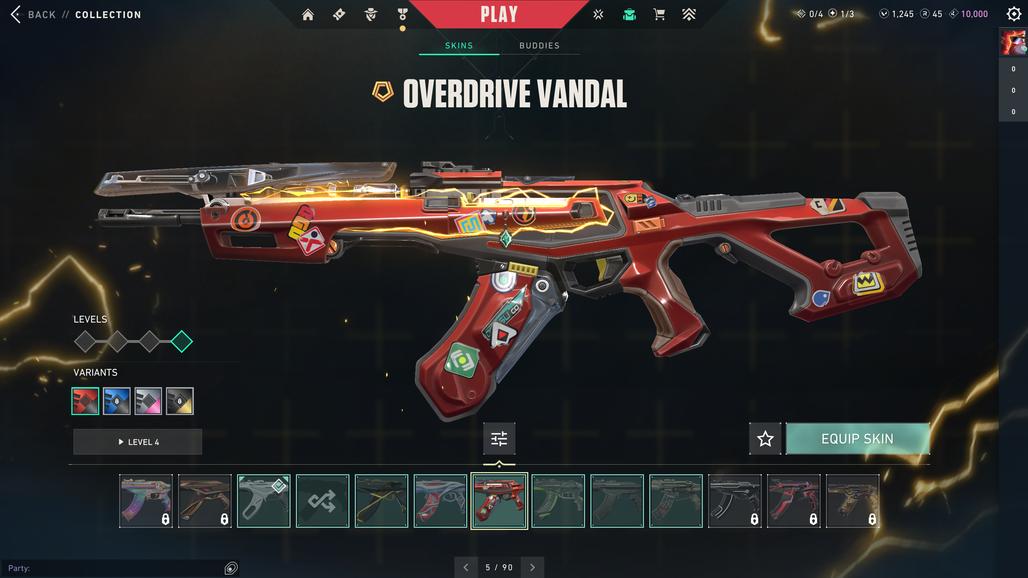Equip the Overdrive Vandal skin
1028x578 pixels.
(x=857, y=438)
